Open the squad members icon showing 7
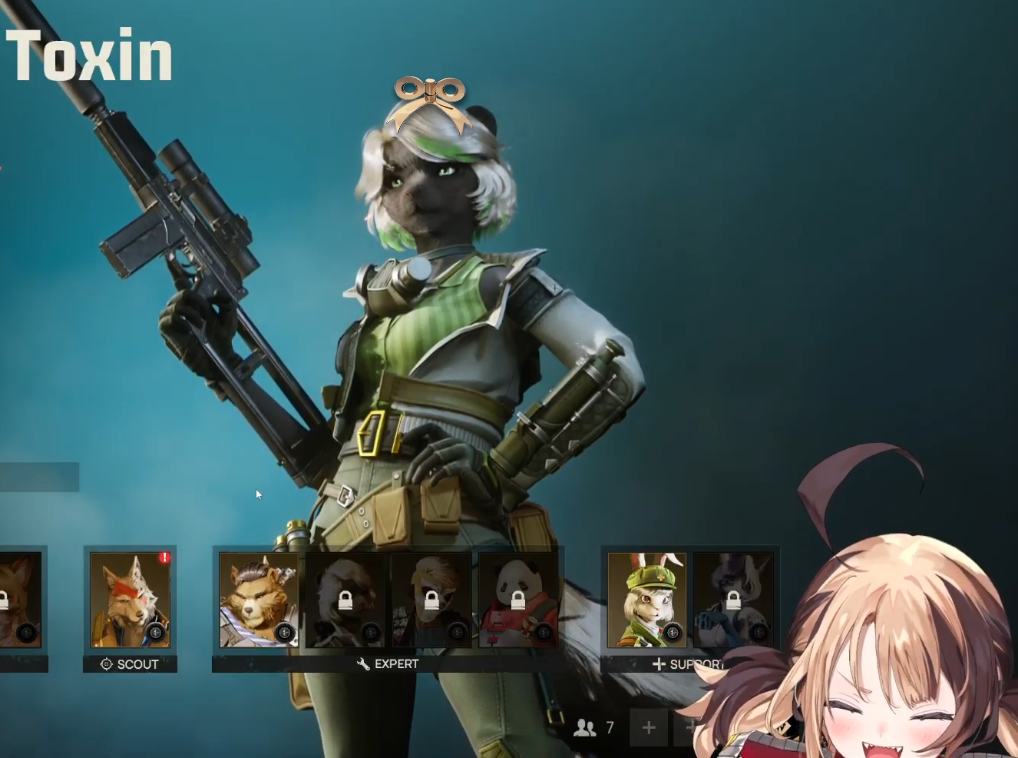1018x758 pixels. click(585, 728)
